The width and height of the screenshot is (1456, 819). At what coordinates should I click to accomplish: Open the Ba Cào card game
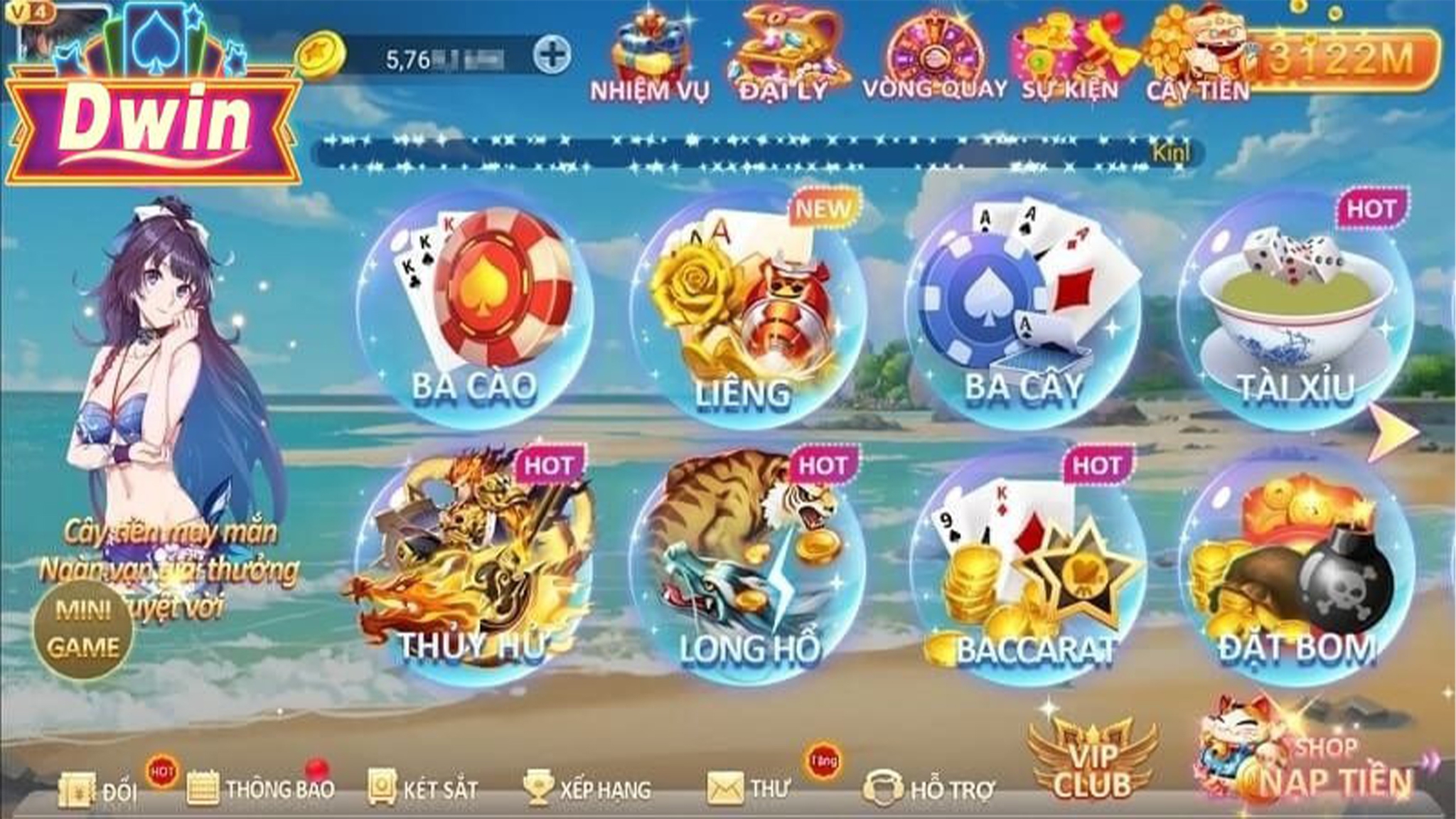click(x=475, y=313)
